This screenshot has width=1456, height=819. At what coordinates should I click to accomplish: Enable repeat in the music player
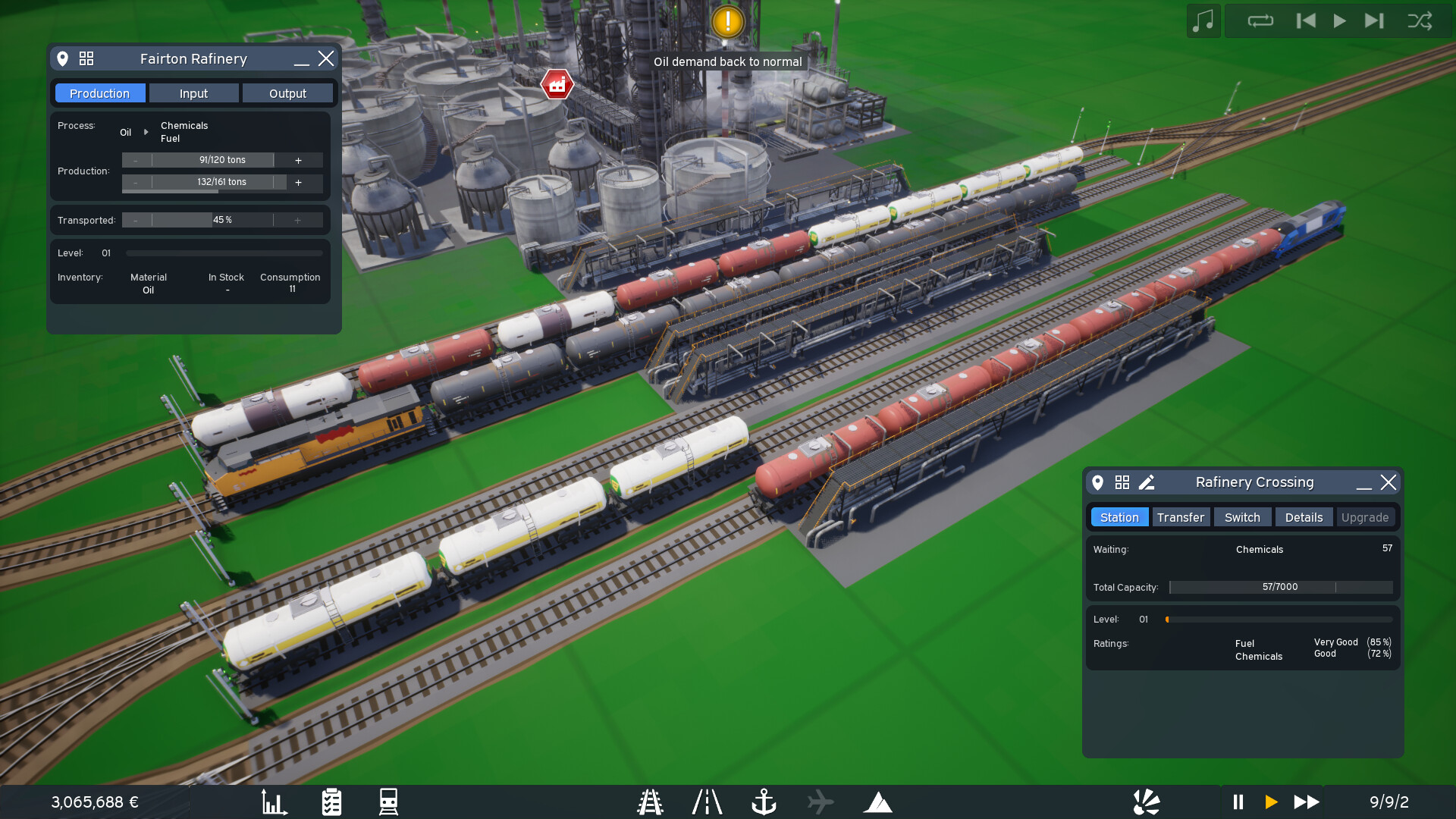[1260, 21]
